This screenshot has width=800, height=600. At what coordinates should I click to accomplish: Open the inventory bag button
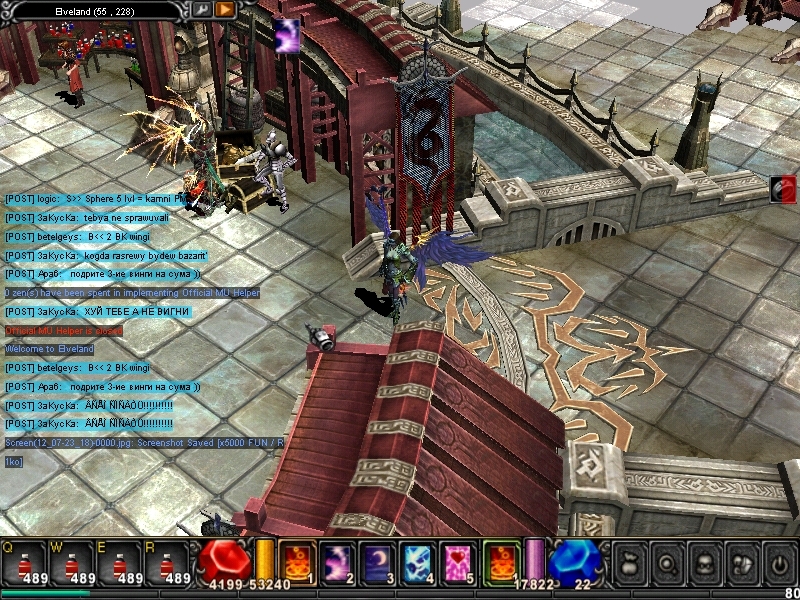click(x=628, y=563)
